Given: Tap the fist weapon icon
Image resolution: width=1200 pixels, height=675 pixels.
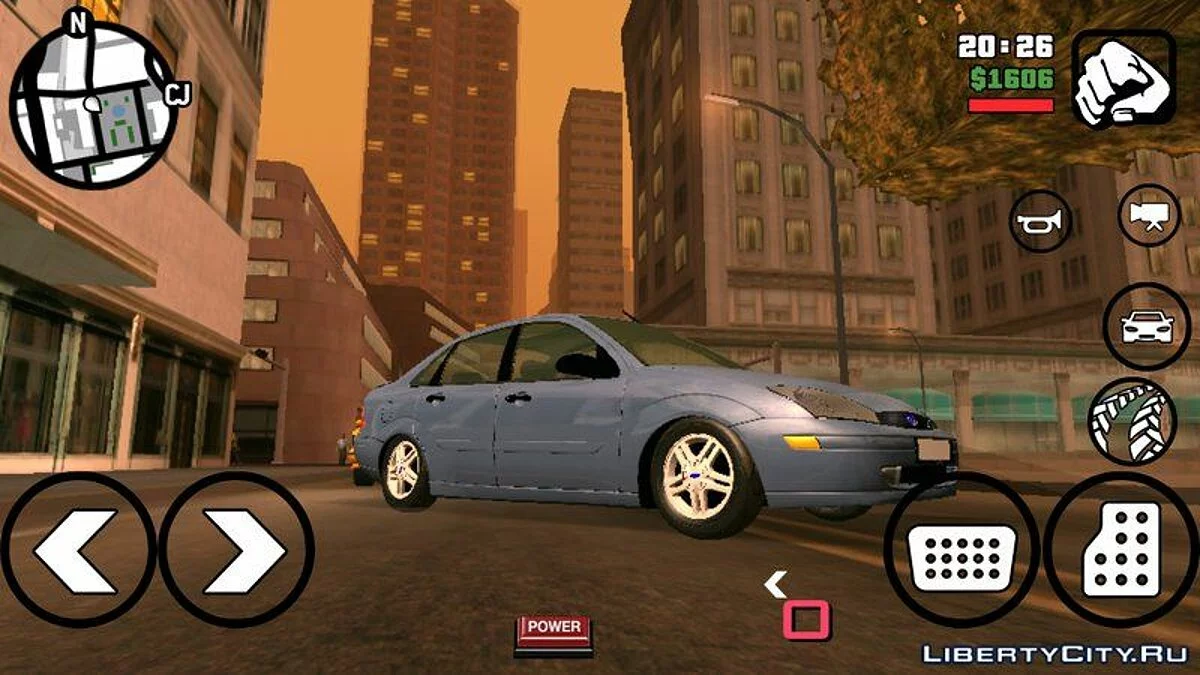Looking at the screenshot, I should pos(1124,78).
